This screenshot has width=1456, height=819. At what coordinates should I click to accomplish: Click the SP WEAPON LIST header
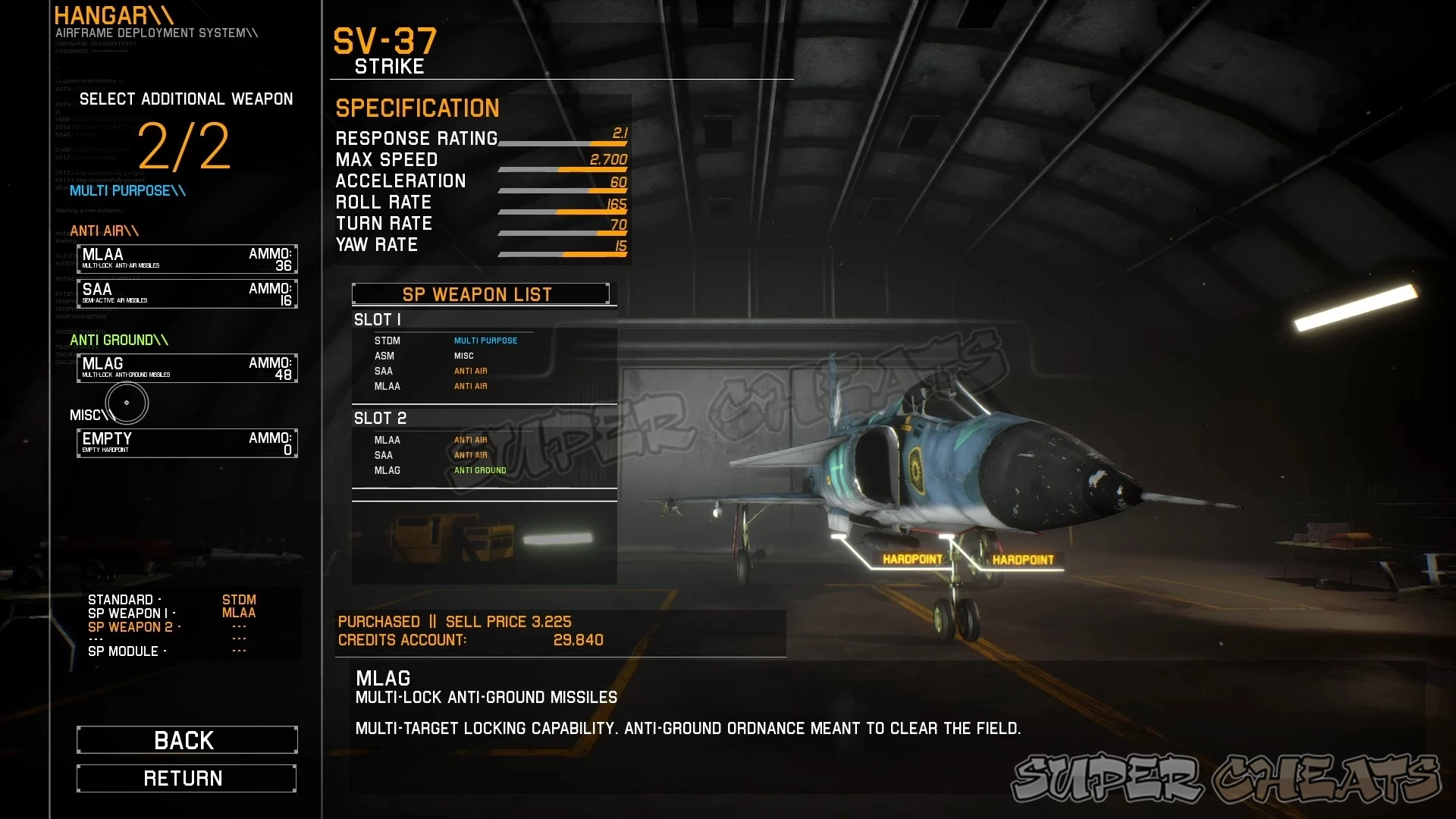click(483, 294)
